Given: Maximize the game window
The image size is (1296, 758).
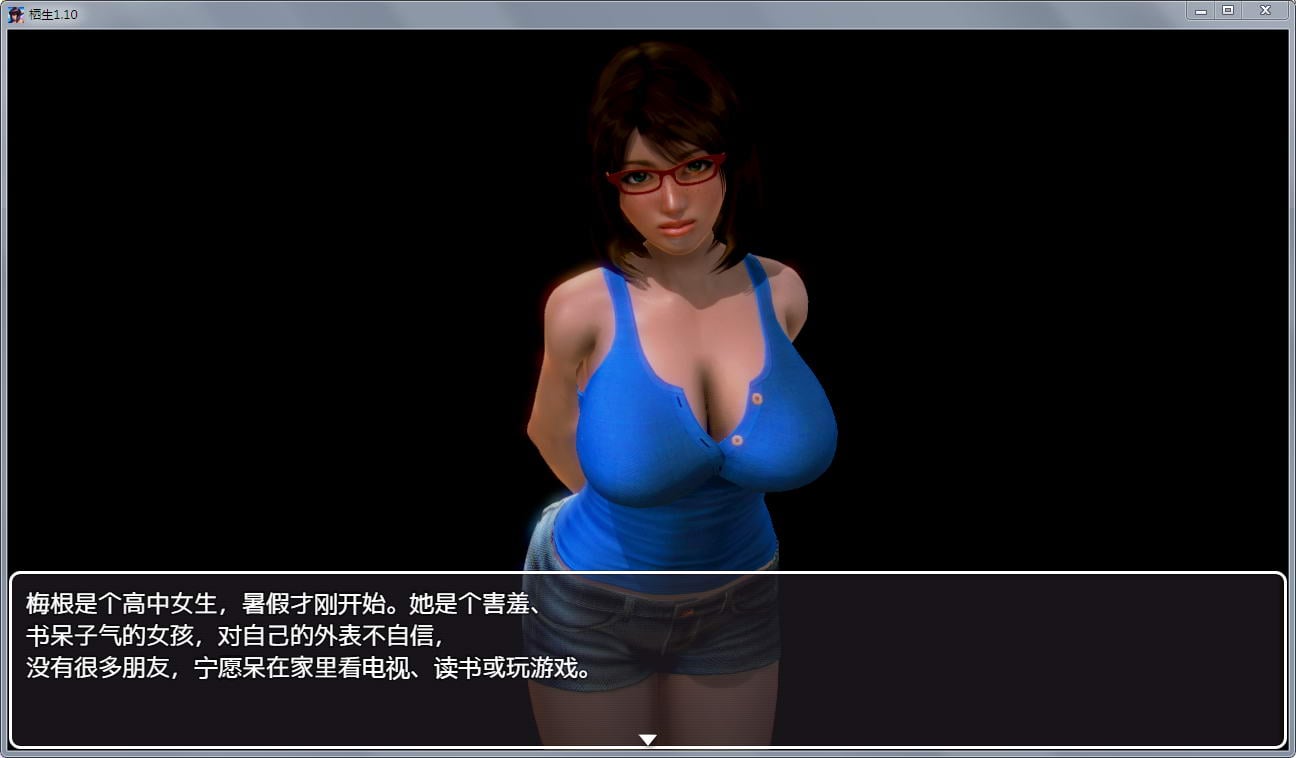Looking at the screenshot, I should 1226,10.
